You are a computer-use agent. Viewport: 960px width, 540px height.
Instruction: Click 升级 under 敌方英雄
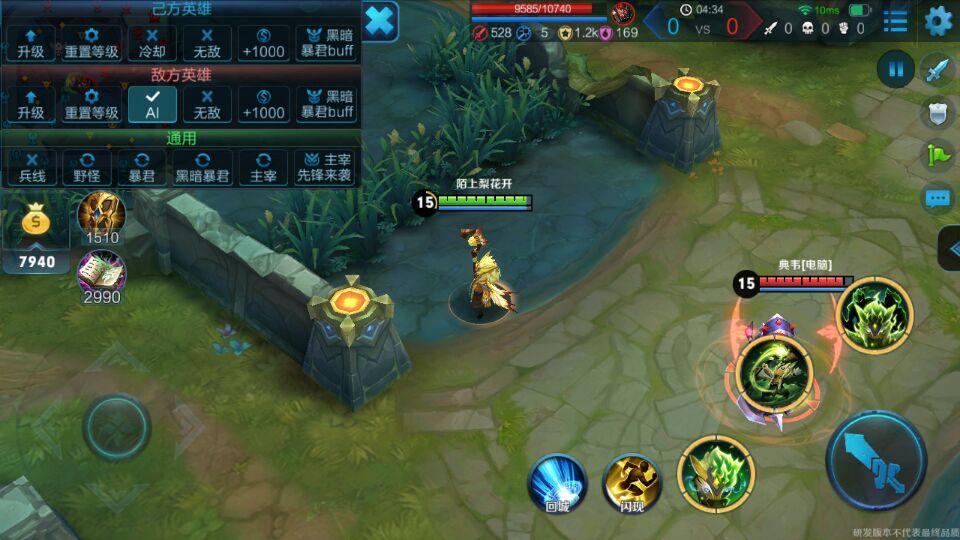[x=32, y=104]
